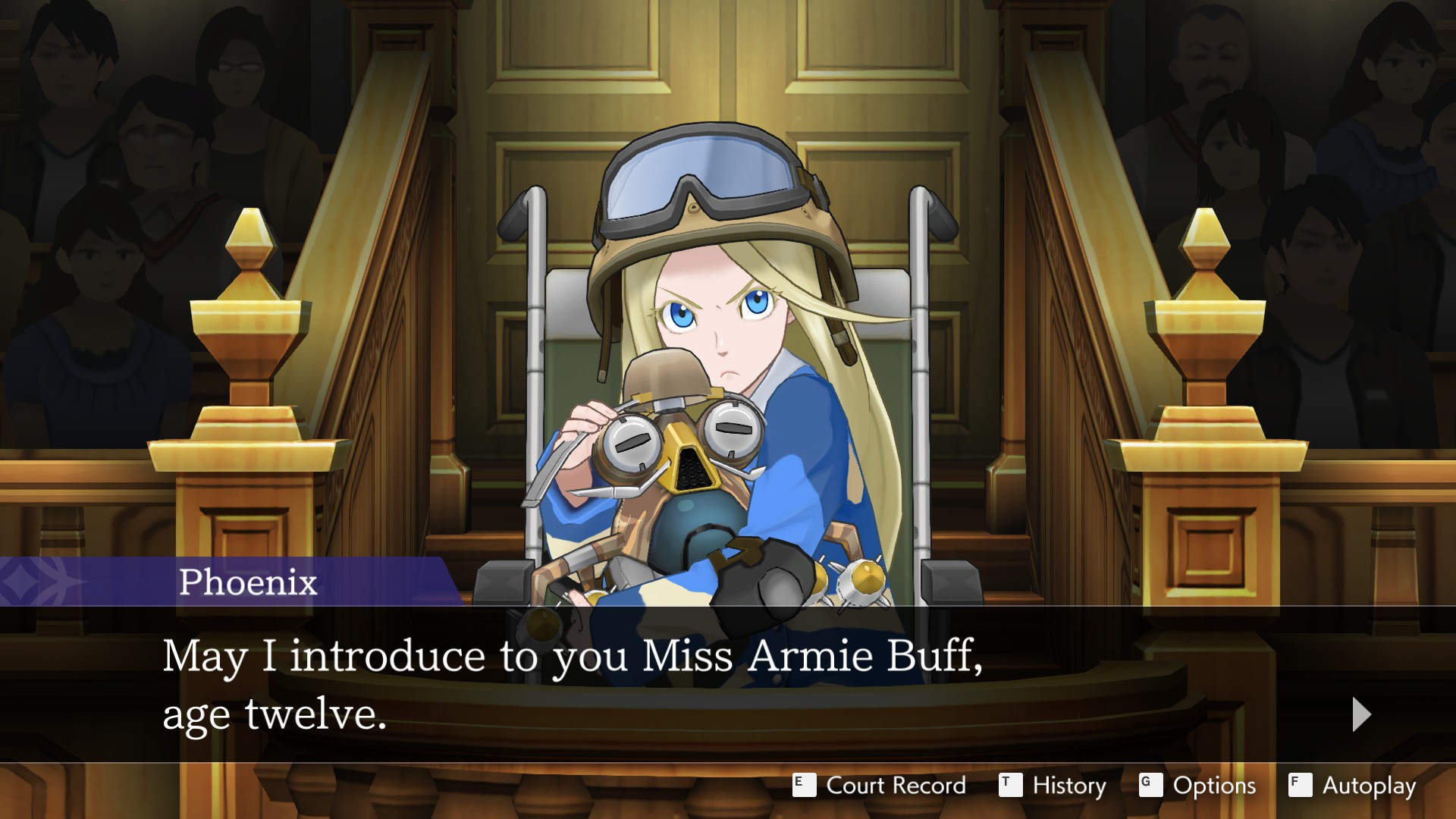Advance dialogue with the arrow indicator
Screen dimensions: 1456x819
(x=1361, y=714)
